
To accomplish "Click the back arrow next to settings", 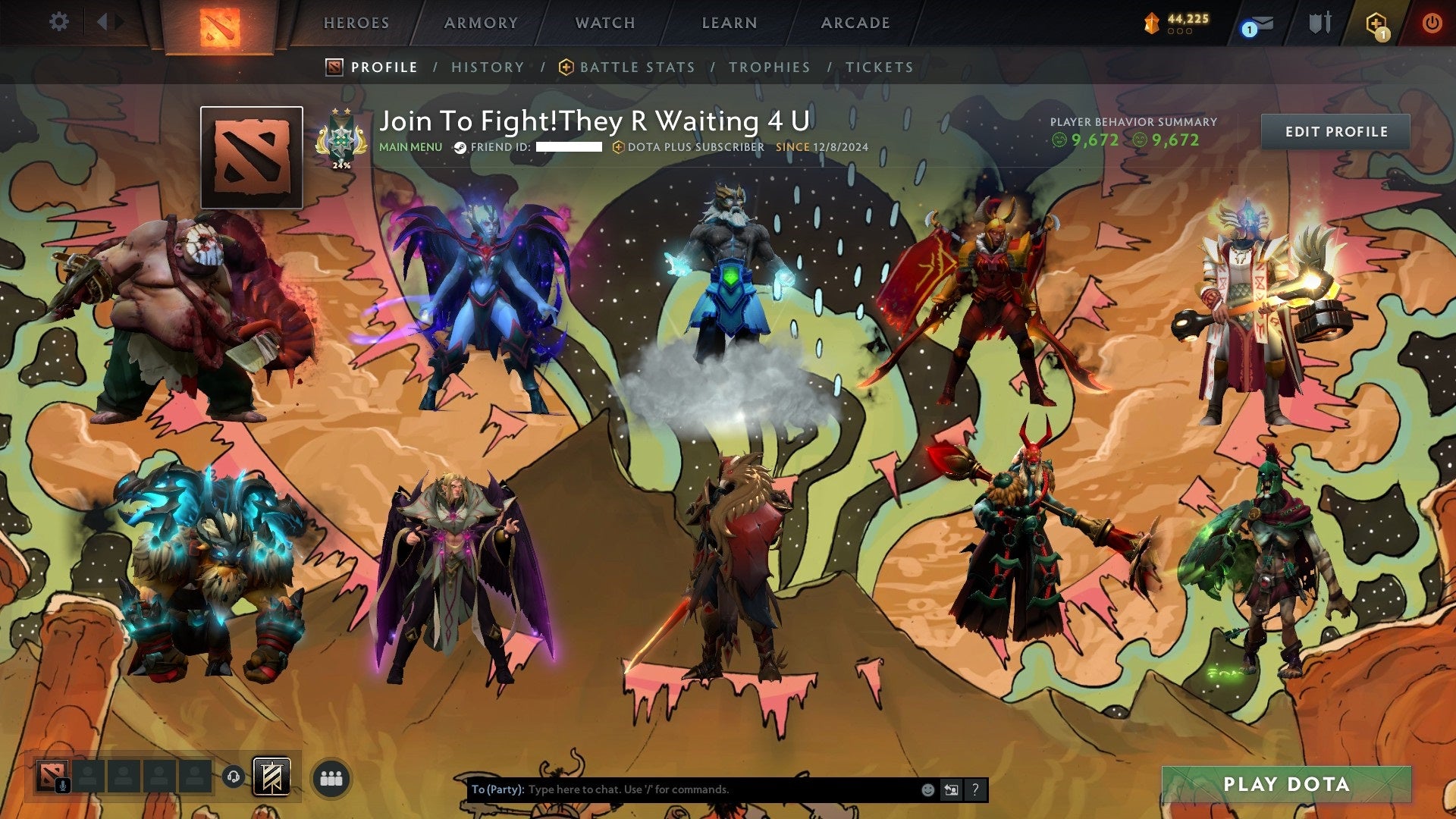I will 104,22.
